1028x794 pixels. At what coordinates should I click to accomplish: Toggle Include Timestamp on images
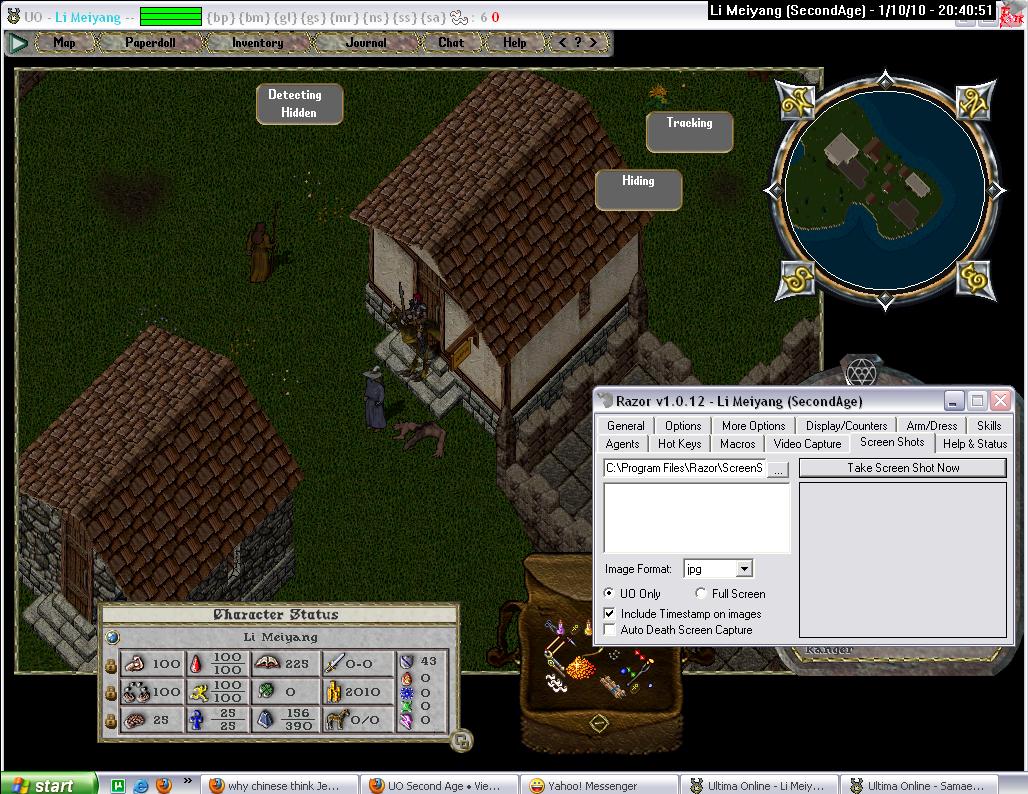(x=610, y=614)
